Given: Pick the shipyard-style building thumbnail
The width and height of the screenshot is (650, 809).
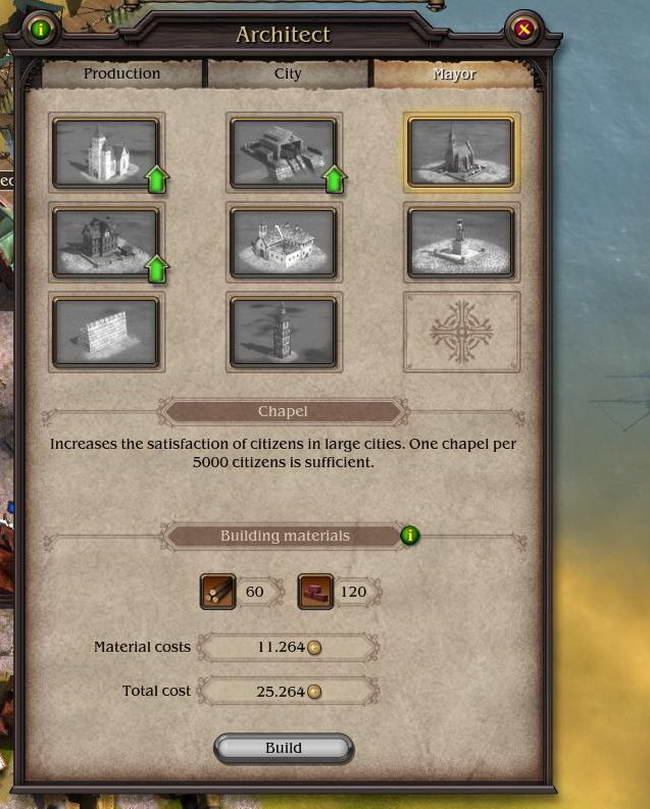Looking at the screenshot, I should click(x=283, y=153).
